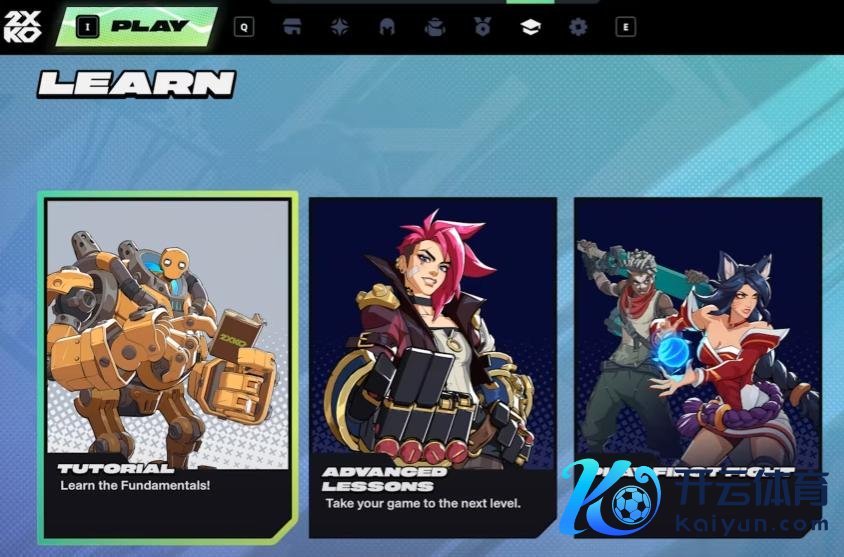Open the backpack icon tab
This screenshot has width=844, height=557.
point(435,27)
